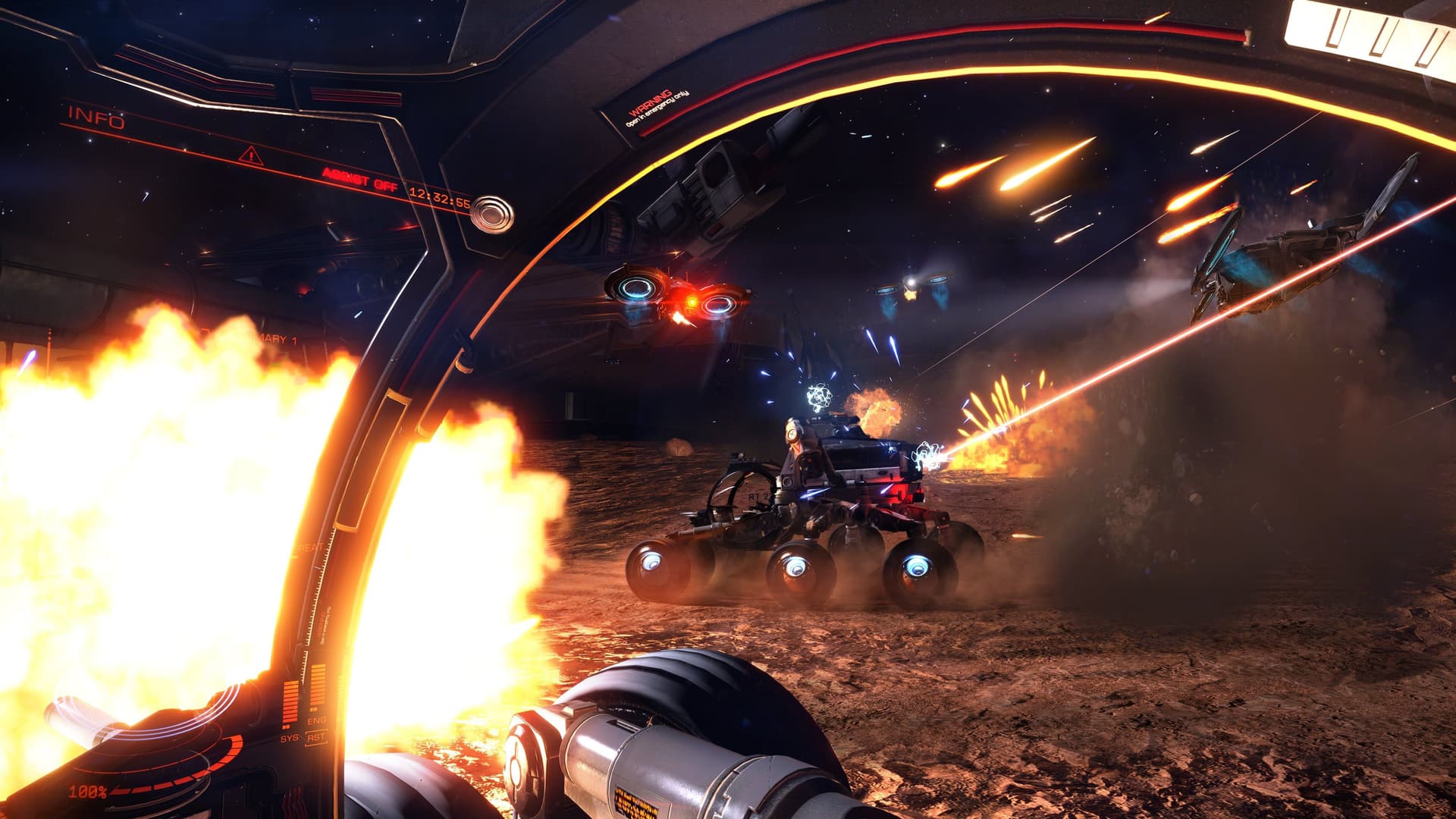Expand the INFO message panel header
Viewport: 1456px width, 819px height.
pyautogui.click(x=95, y=115)
